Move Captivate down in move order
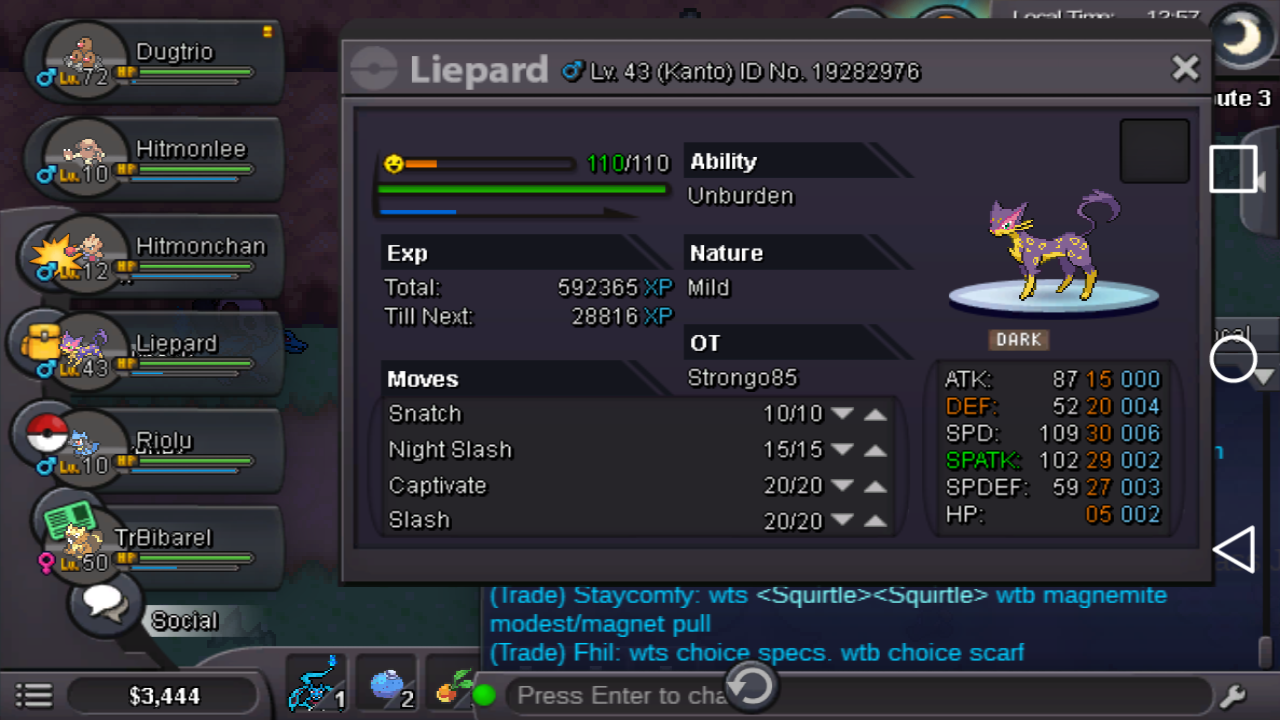 (842, 486)
